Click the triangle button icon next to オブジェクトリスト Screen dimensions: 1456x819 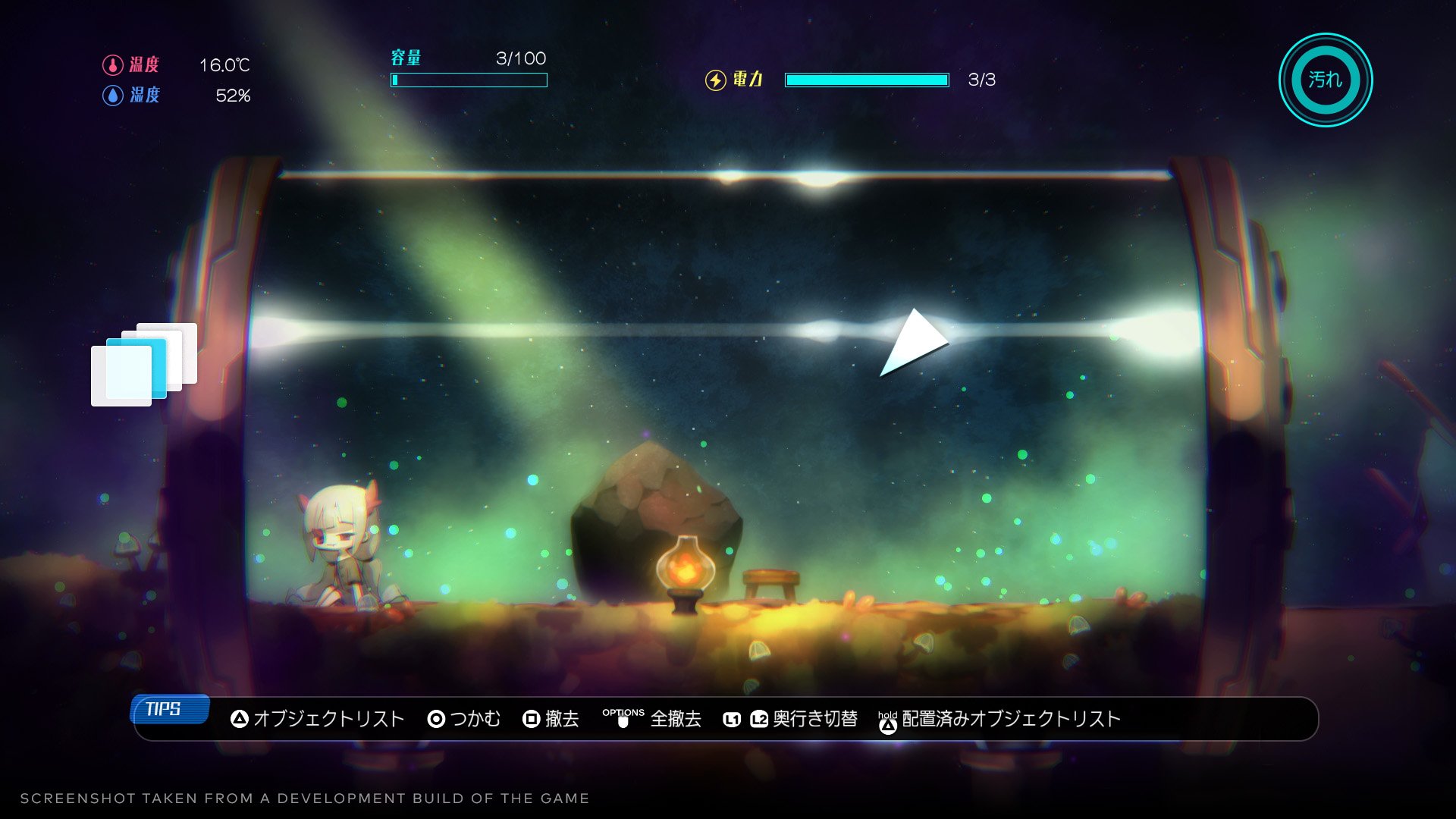coord(239,719)
